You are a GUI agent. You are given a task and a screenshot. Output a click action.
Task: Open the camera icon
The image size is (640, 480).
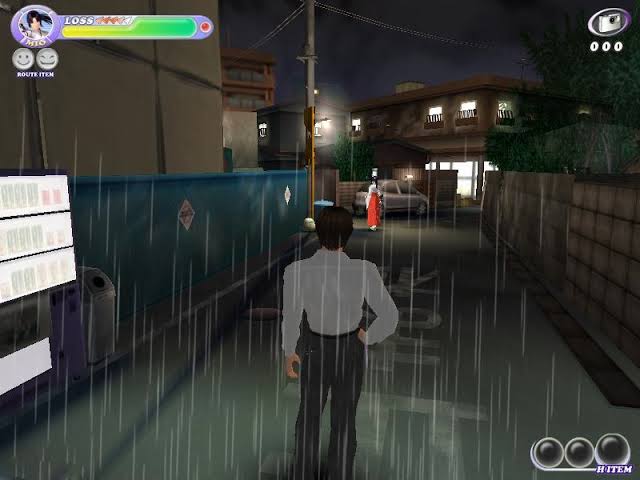(x=606, y=23)
